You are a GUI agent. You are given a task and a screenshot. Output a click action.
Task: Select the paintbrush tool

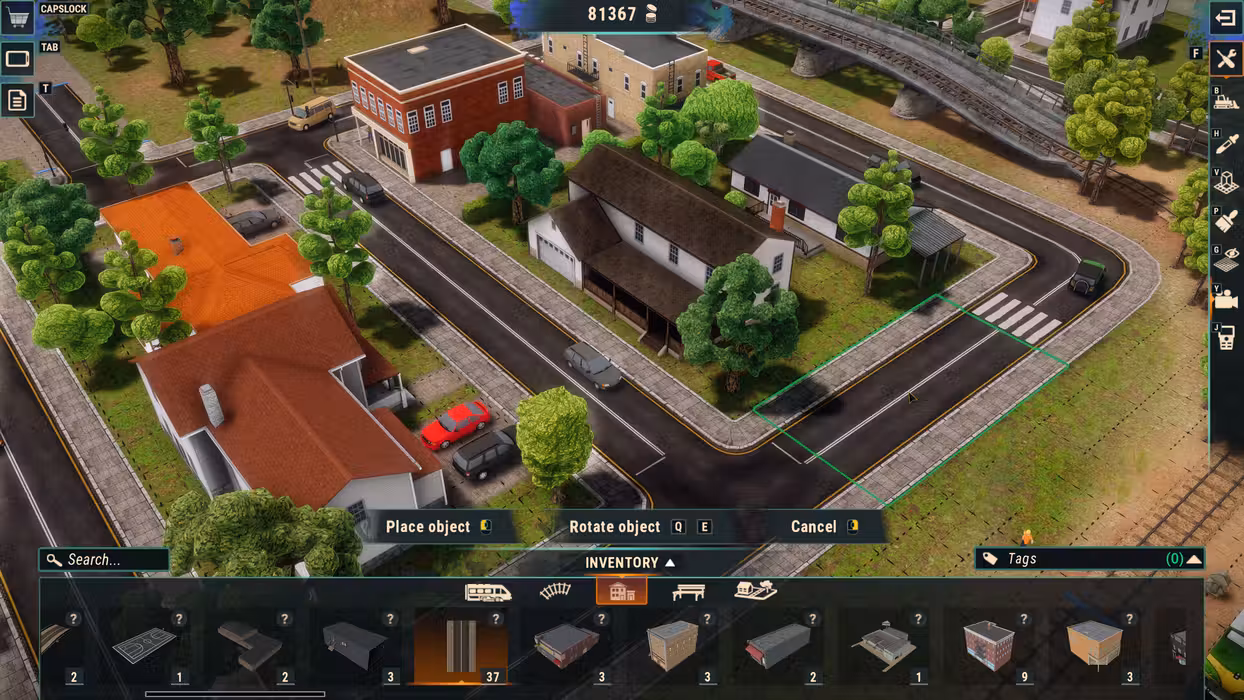pos(1226,221)
